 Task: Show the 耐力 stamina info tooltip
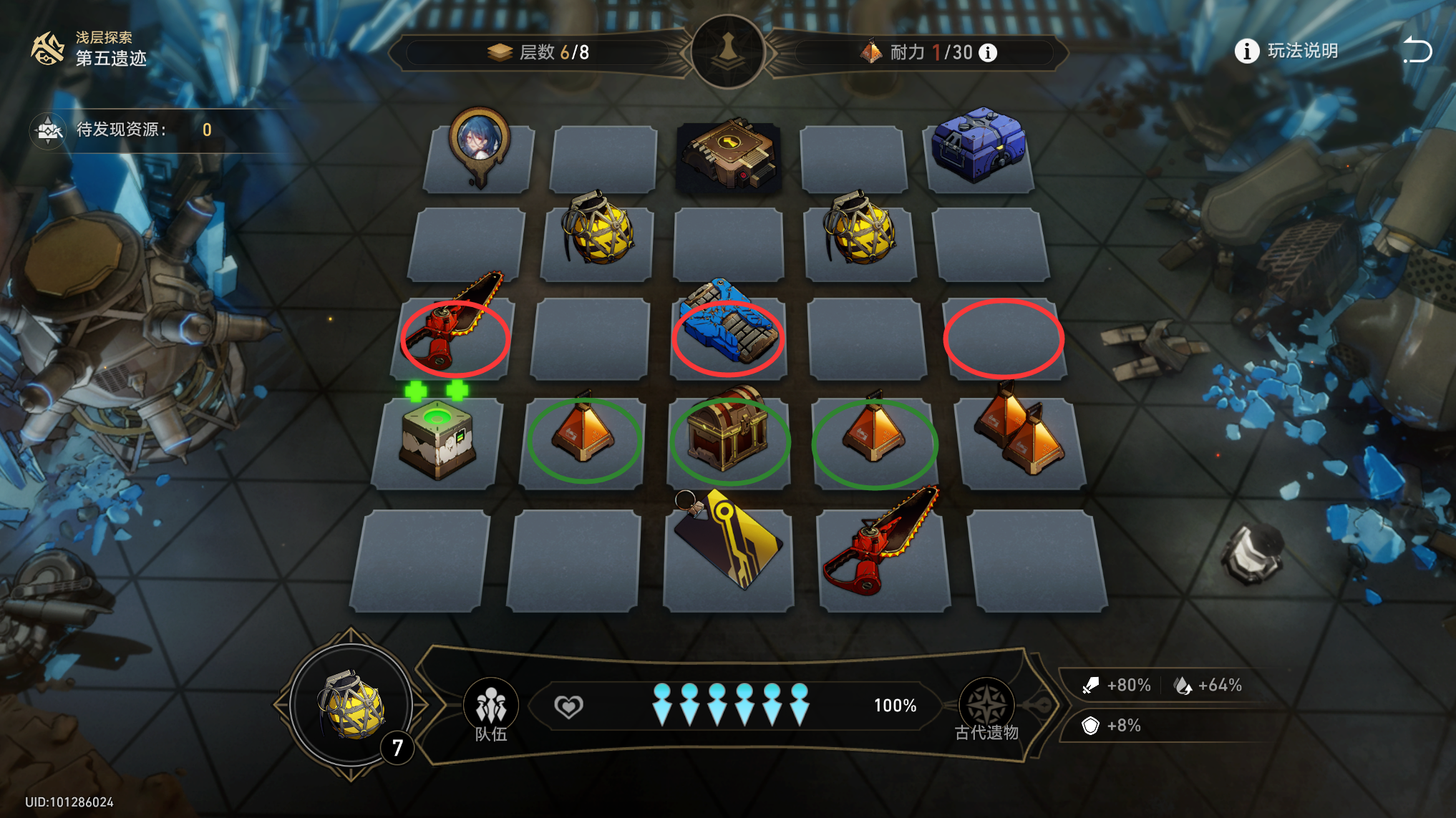[988, 53]
